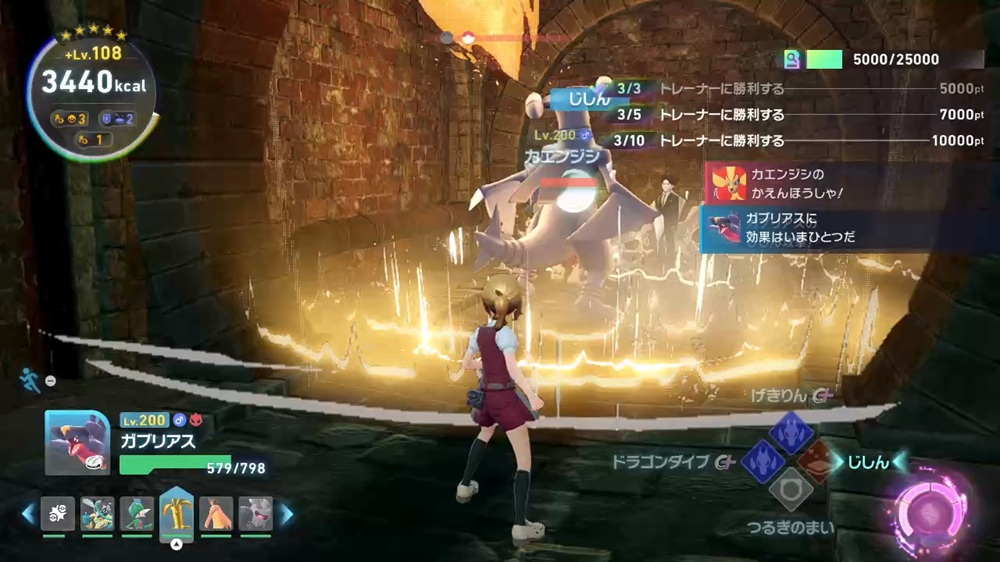Switch to the yellow-and-blue Pokémon slot
The width and height of the screenshot is (1000, 562).
click(x=97, y=513)
